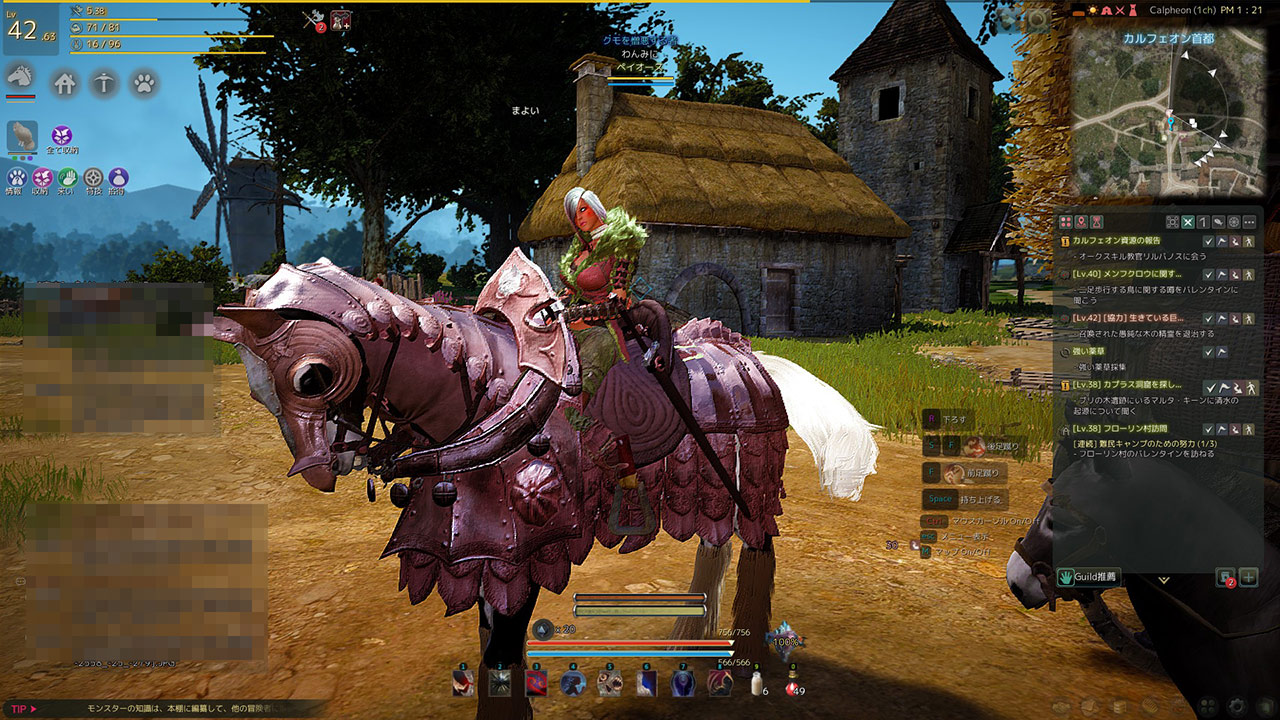Open the house residence icon
This screenshot has height=720, width=1280.
point(65,83)
